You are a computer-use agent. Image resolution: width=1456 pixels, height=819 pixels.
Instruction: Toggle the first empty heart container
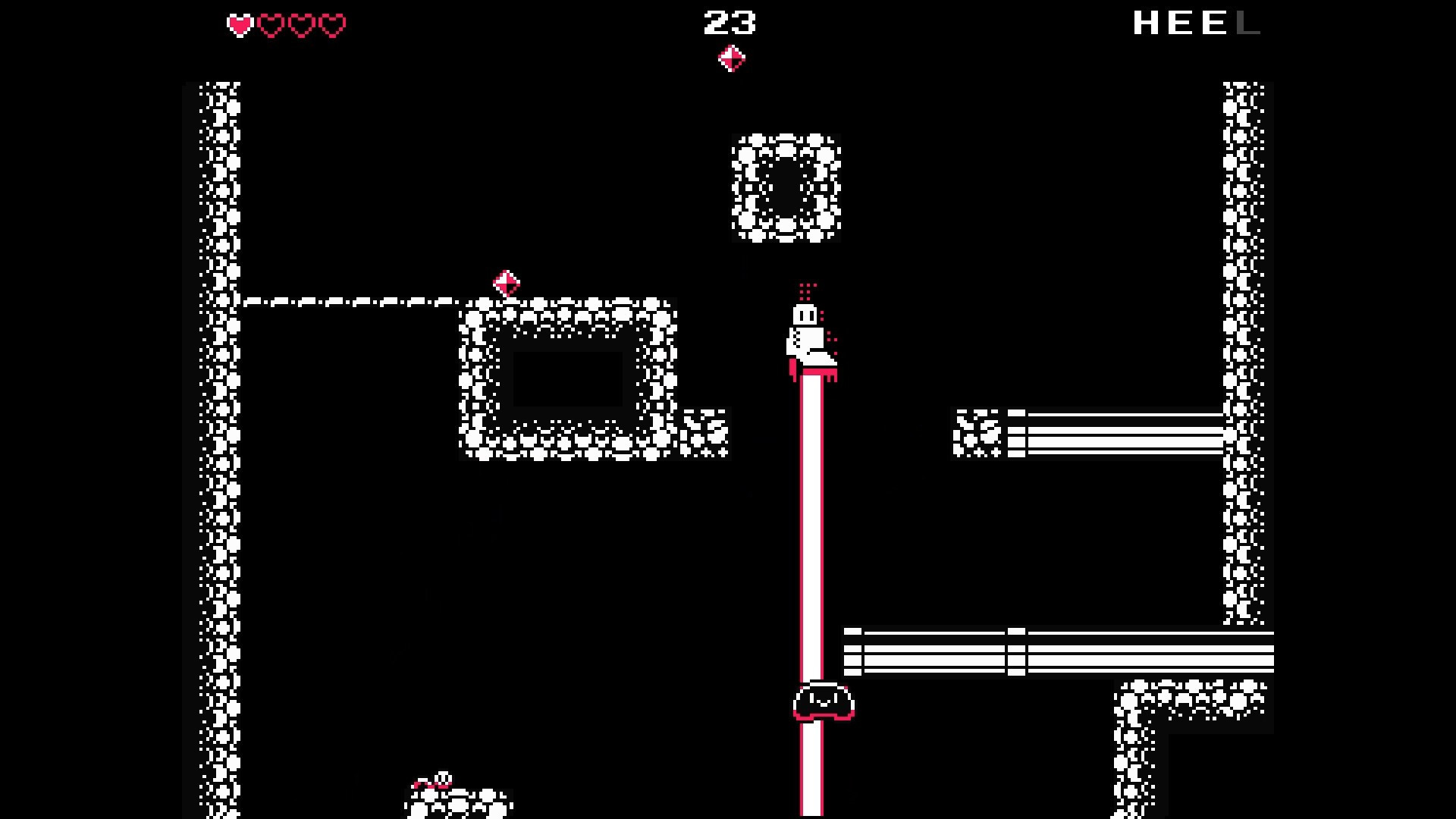click(270, 25)
